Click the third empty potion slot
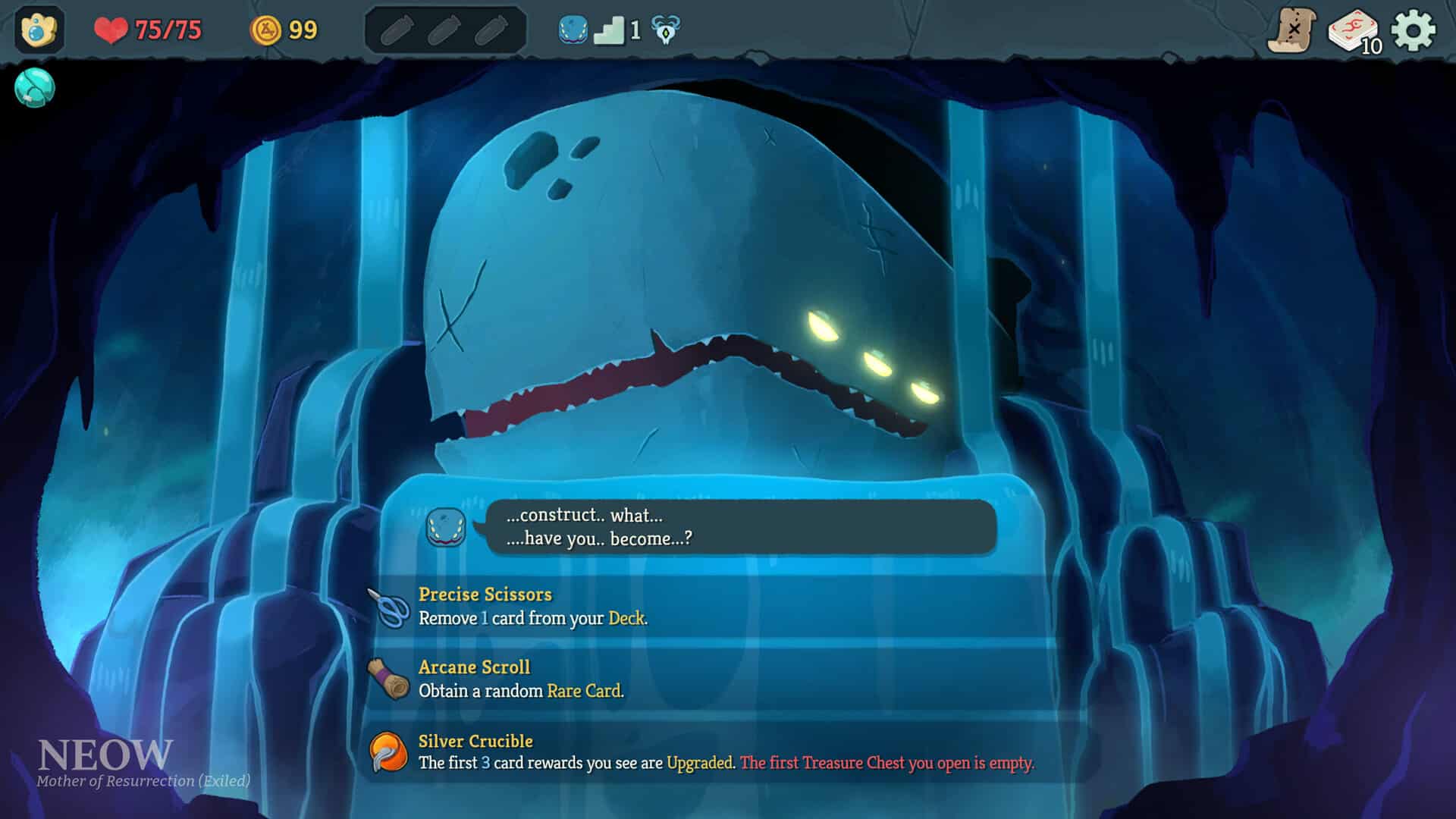This screenshot has width=1456, height=819. [492, 30]
